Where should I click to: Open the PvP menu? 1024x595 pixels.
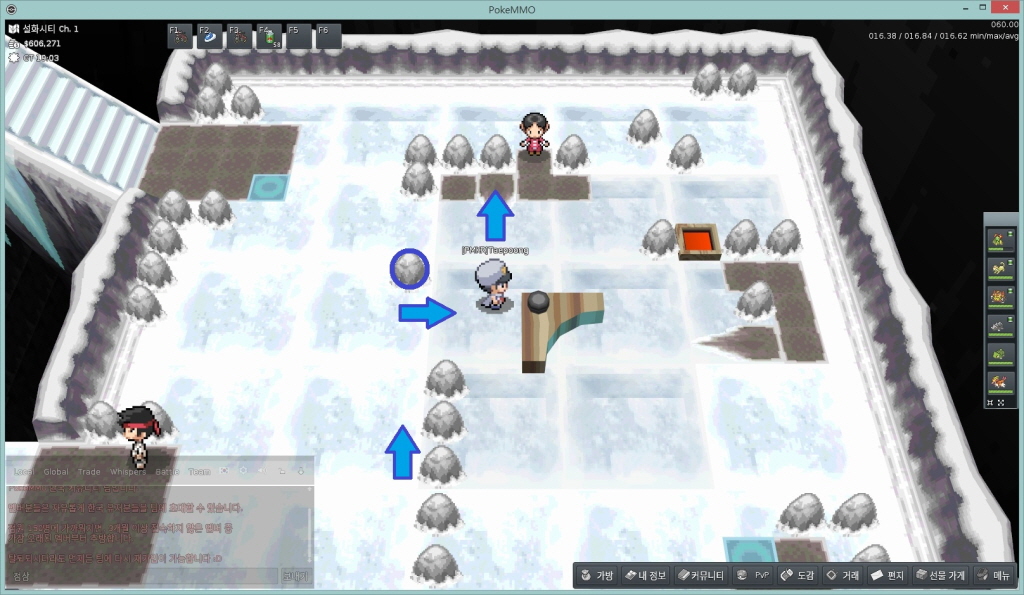pyautogui.click(x=753, y=575)
